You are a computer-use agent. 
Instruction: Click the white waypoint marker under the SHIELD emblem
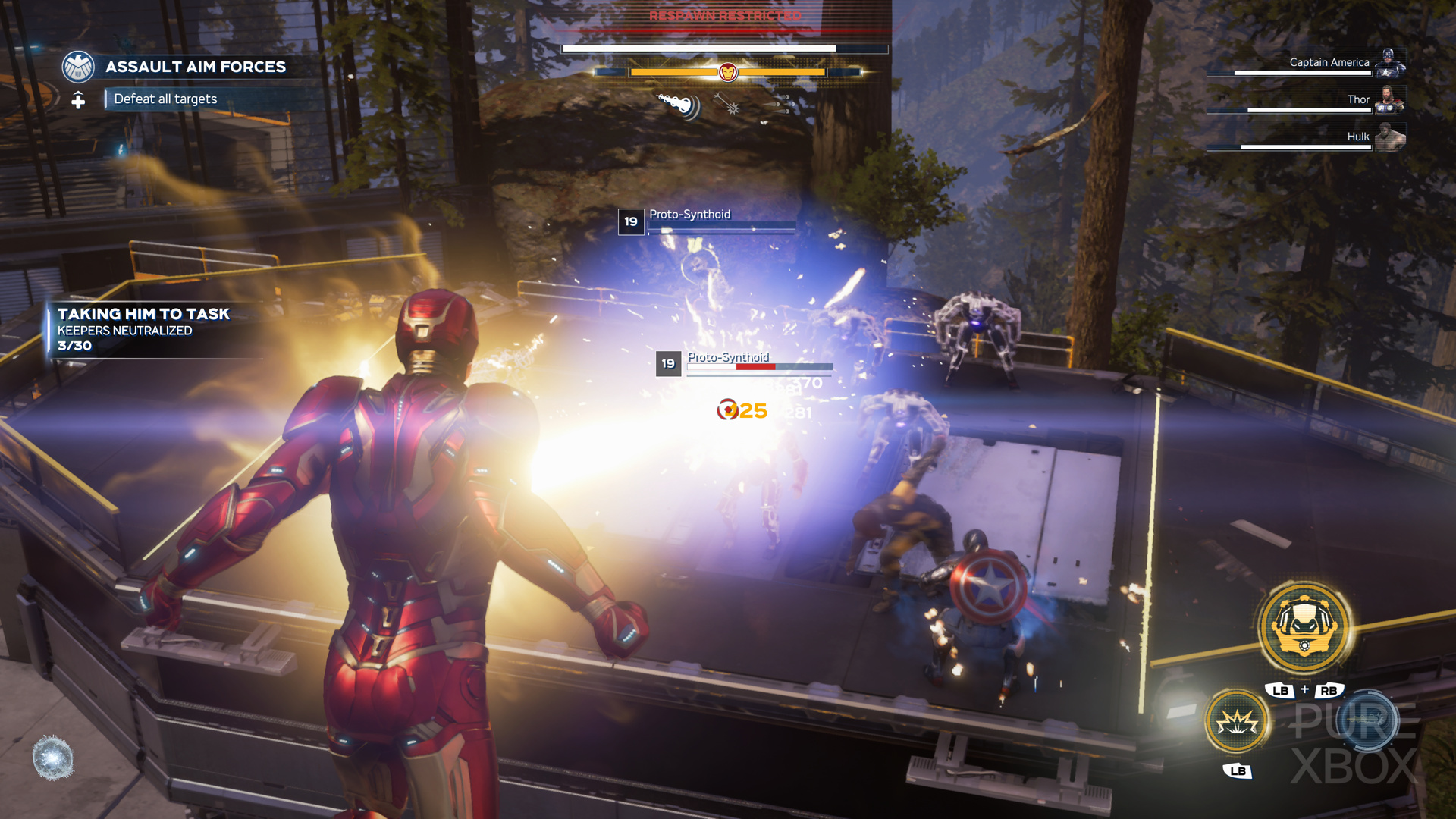click(78, 100)
